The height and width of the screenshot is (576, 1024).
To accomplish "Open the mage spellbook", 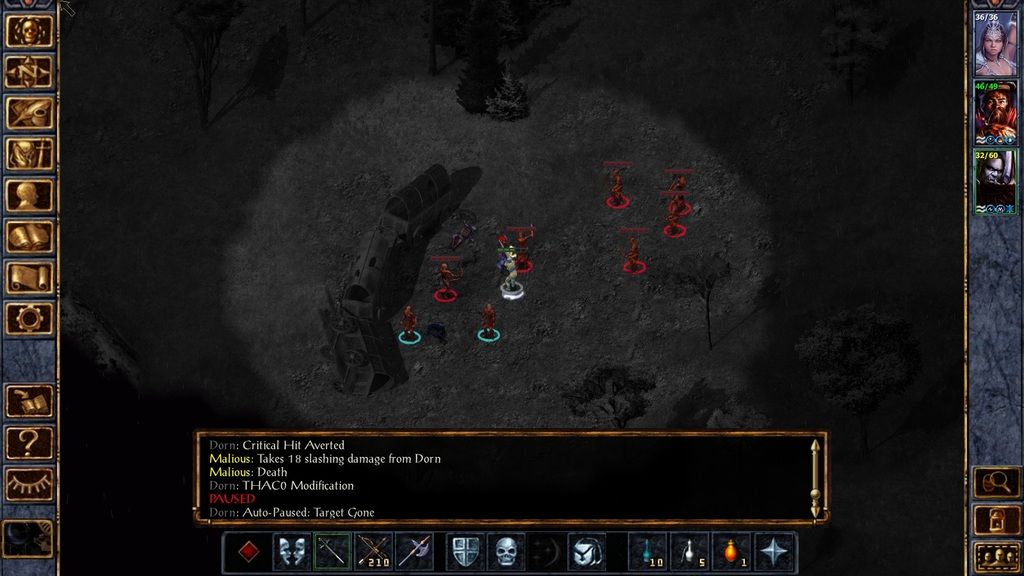I will pos(29,236).
